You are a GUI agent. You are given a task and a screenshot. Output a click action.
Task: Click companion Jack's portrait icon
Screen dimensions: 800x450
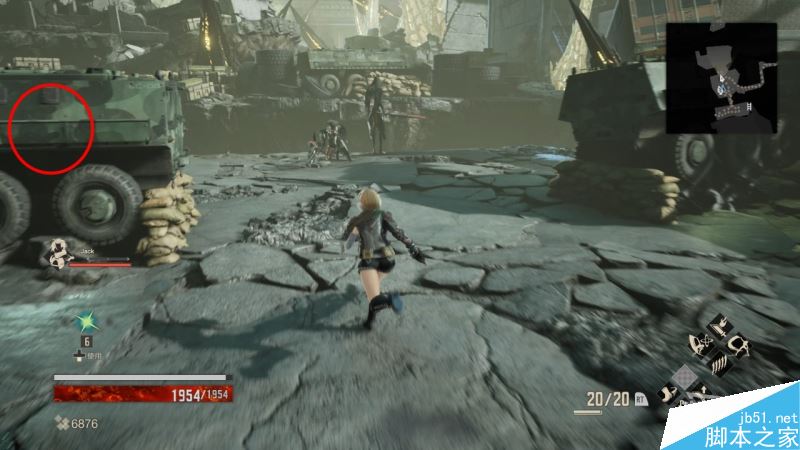tap(60, 255)
